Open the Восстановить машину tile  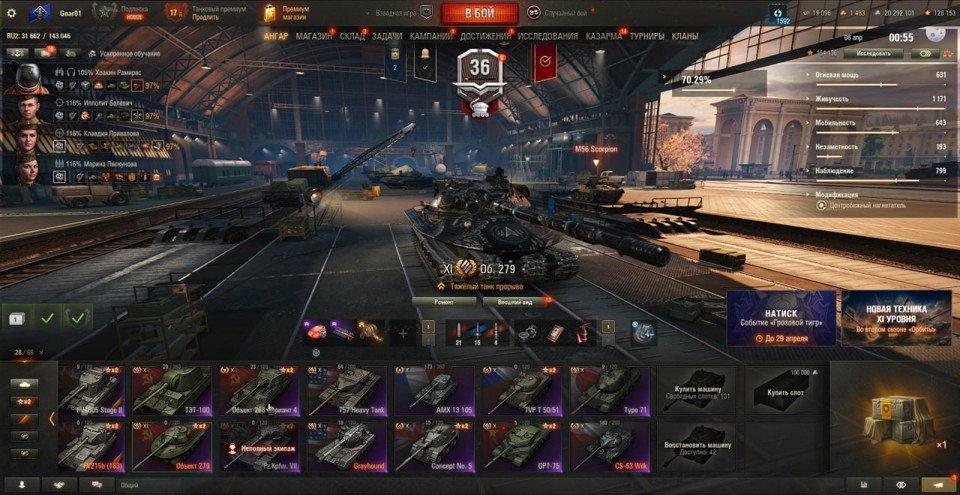695,445
